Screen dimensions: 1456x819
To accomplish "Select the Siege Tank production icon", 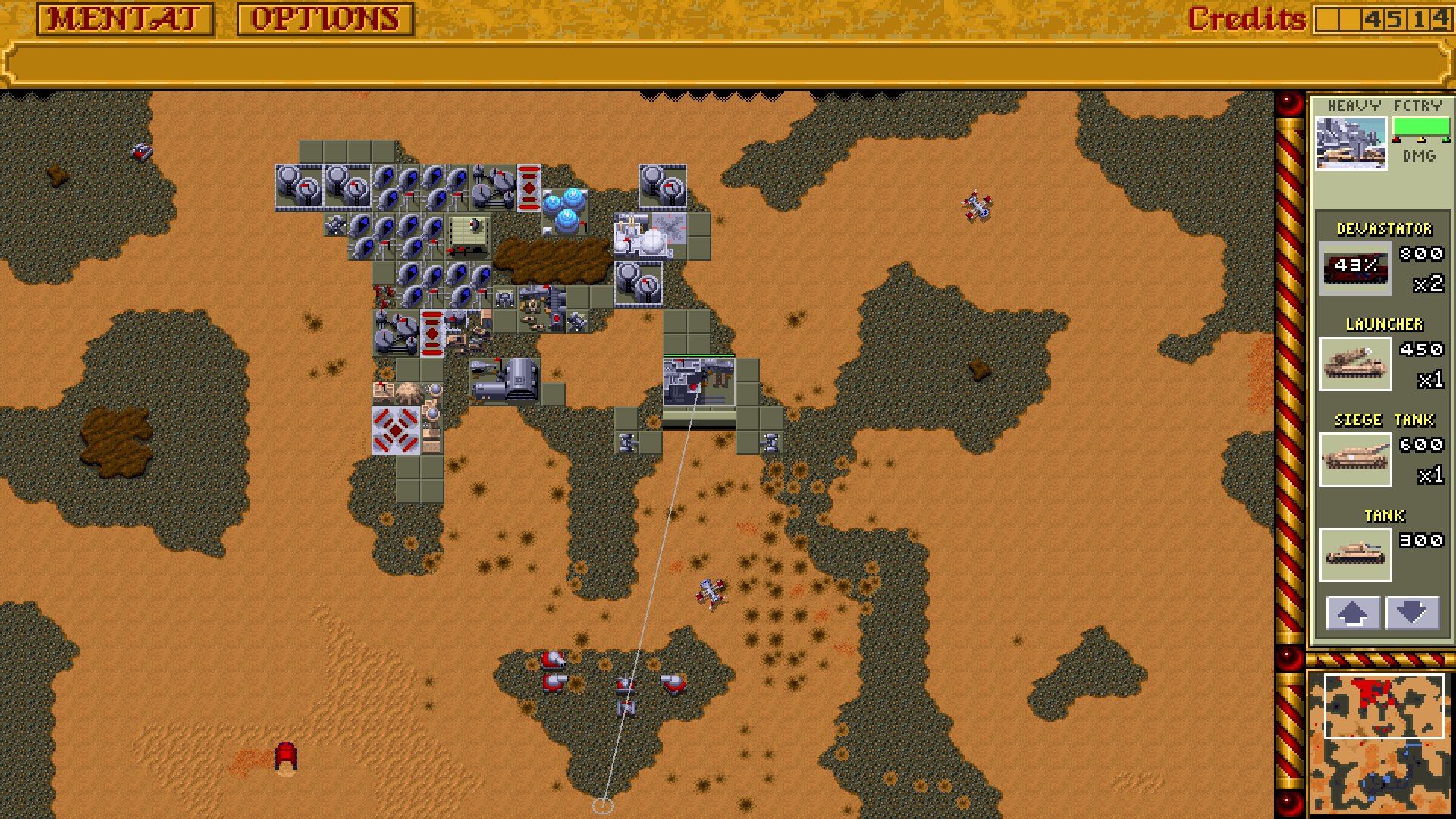I will pos(1357,460).
